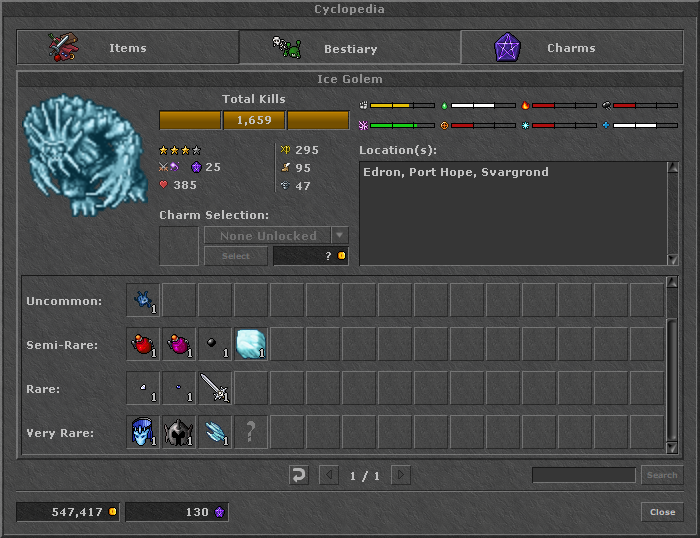Open the Charms tab
Viewport: 700px width, 538px height.
[571, 48]
